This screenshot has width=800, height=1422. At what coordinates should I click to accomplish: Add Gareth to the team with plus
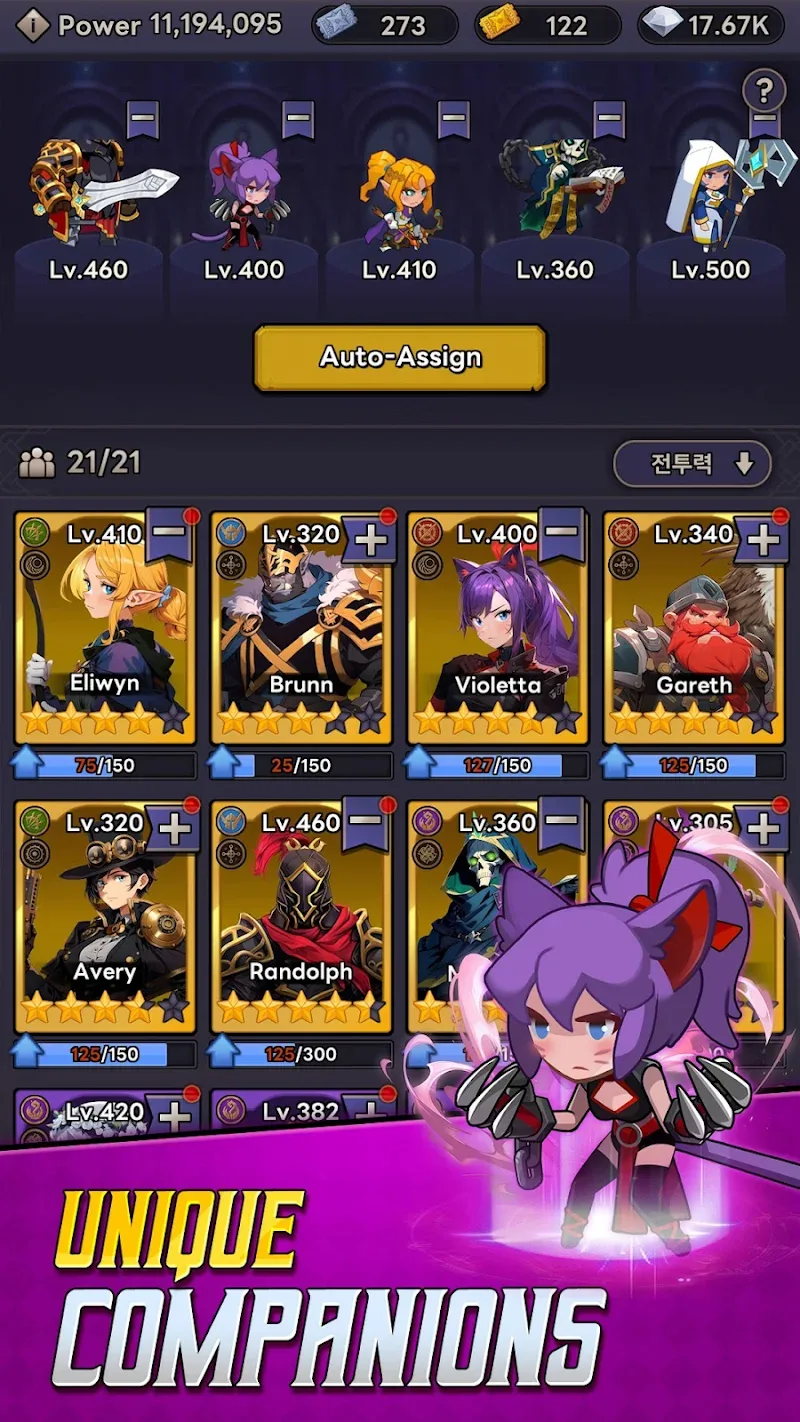(x=763, y=540)
